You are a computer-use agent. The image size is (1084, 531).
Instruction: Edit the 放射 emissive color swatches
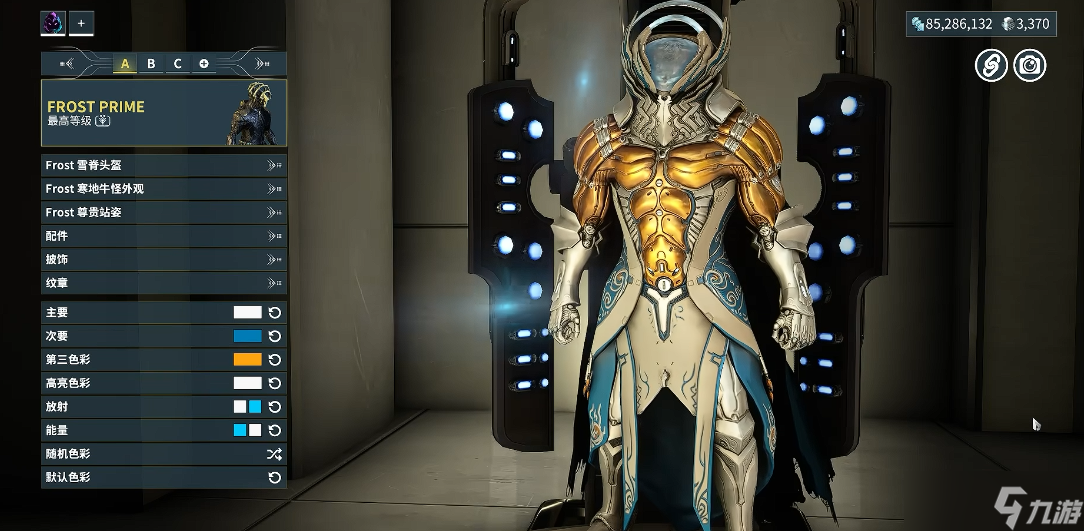click(x=247, y=407)
